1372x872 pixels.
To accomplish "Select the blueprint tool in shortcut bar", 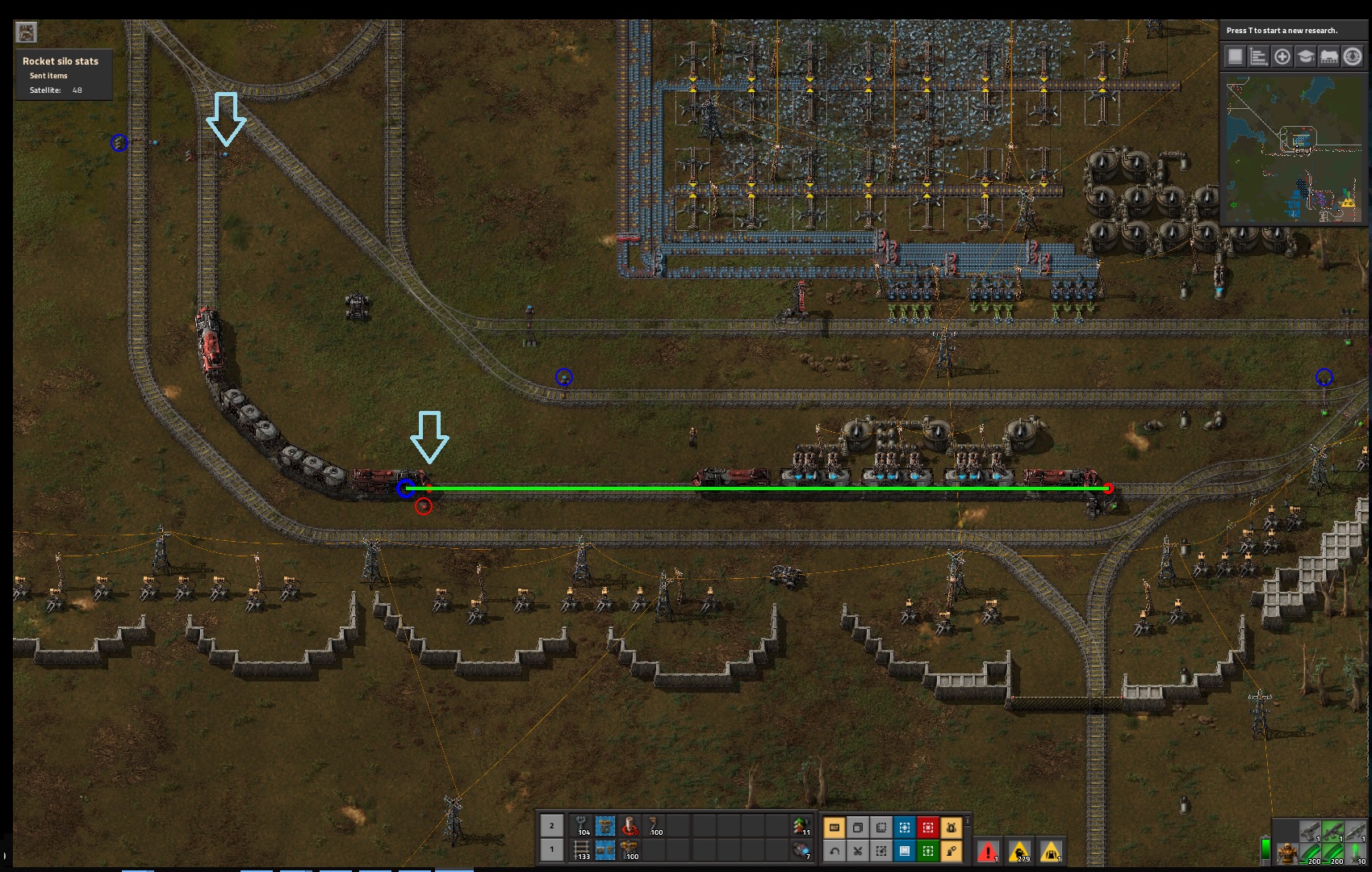I will (905, 828).
